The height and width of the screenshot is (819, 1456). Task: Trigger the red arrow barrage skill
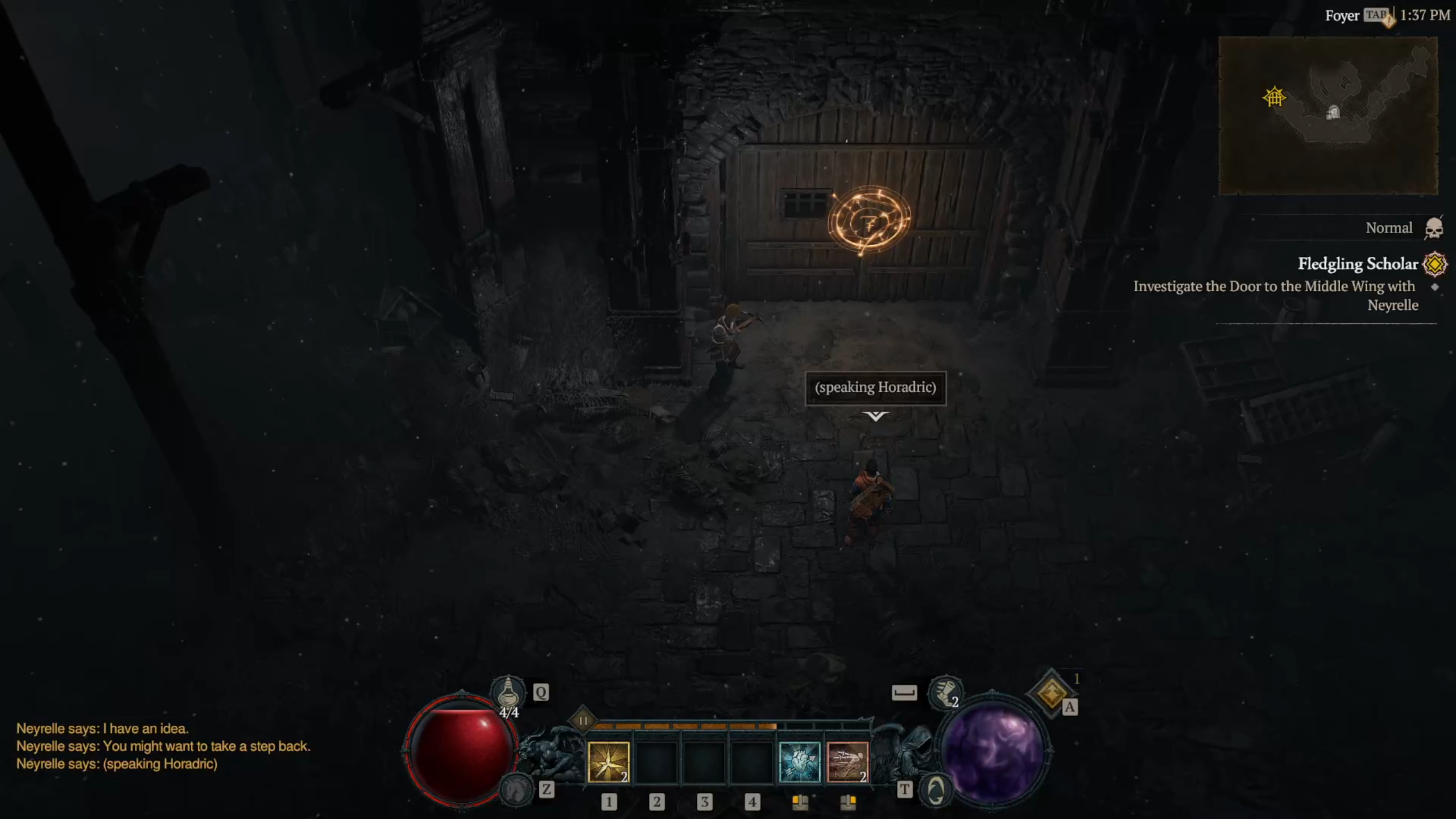tap(847, 762)
